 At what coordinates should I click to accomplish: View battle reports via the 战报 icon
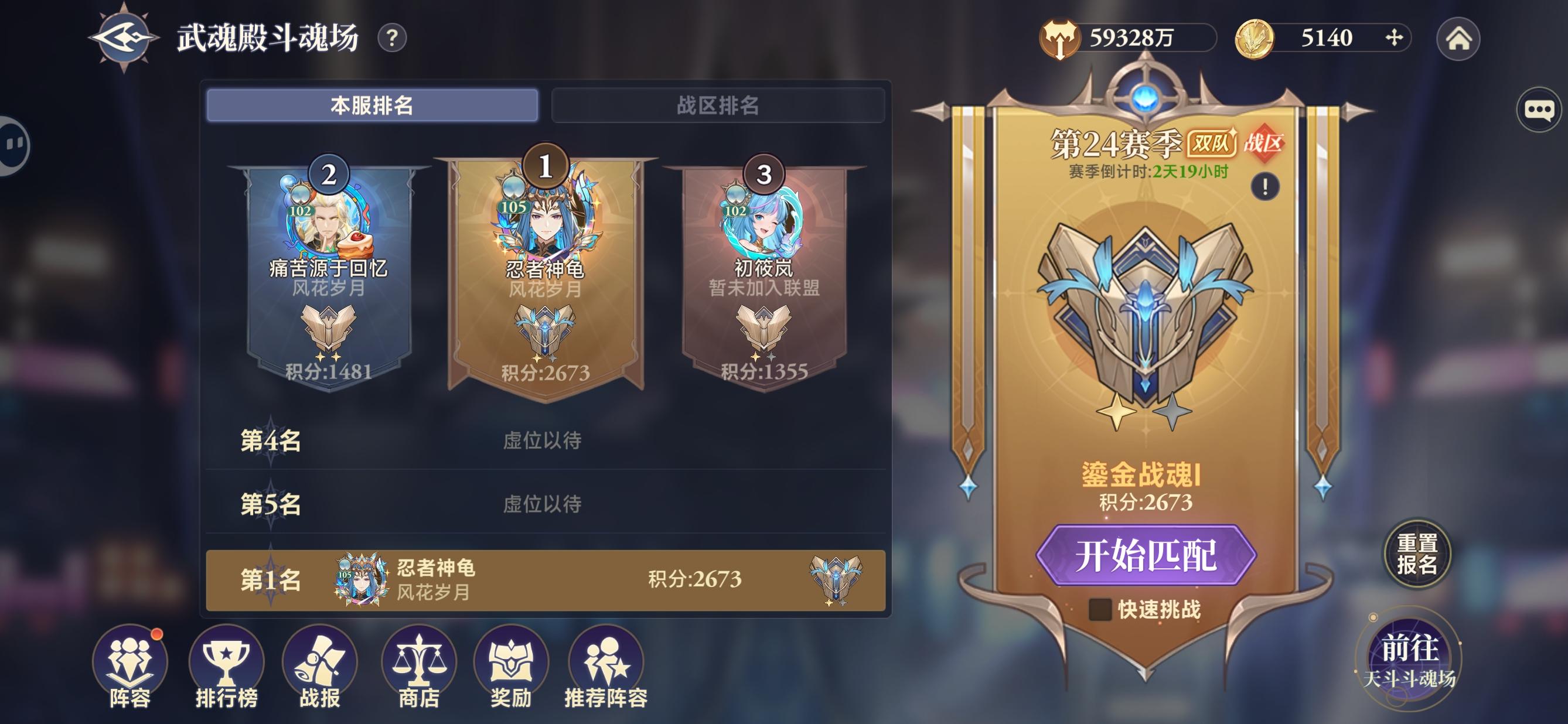(319, 663)
